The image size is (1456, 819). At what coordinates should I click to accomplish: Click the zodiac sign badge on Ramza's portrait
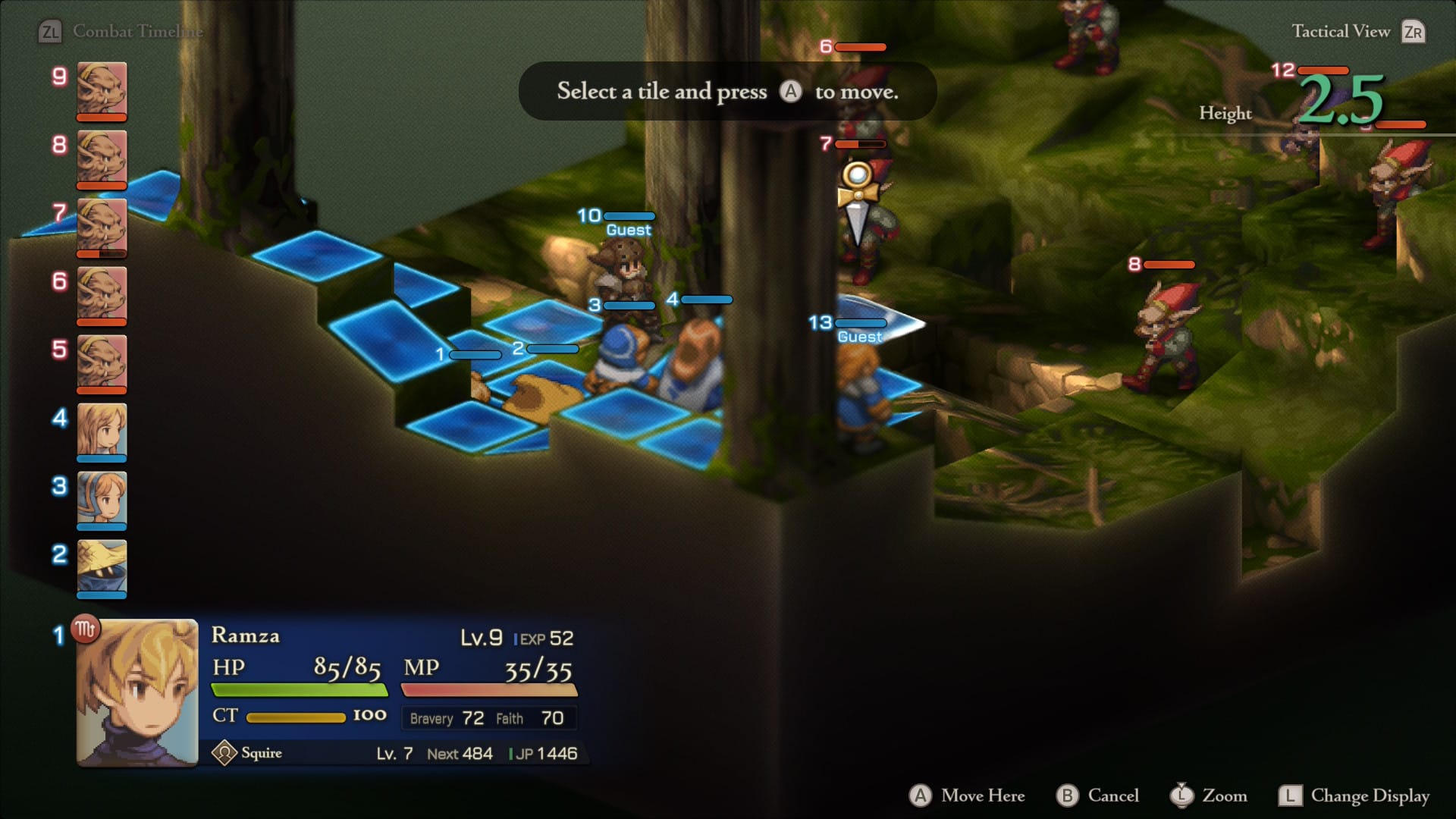point(85,629)
